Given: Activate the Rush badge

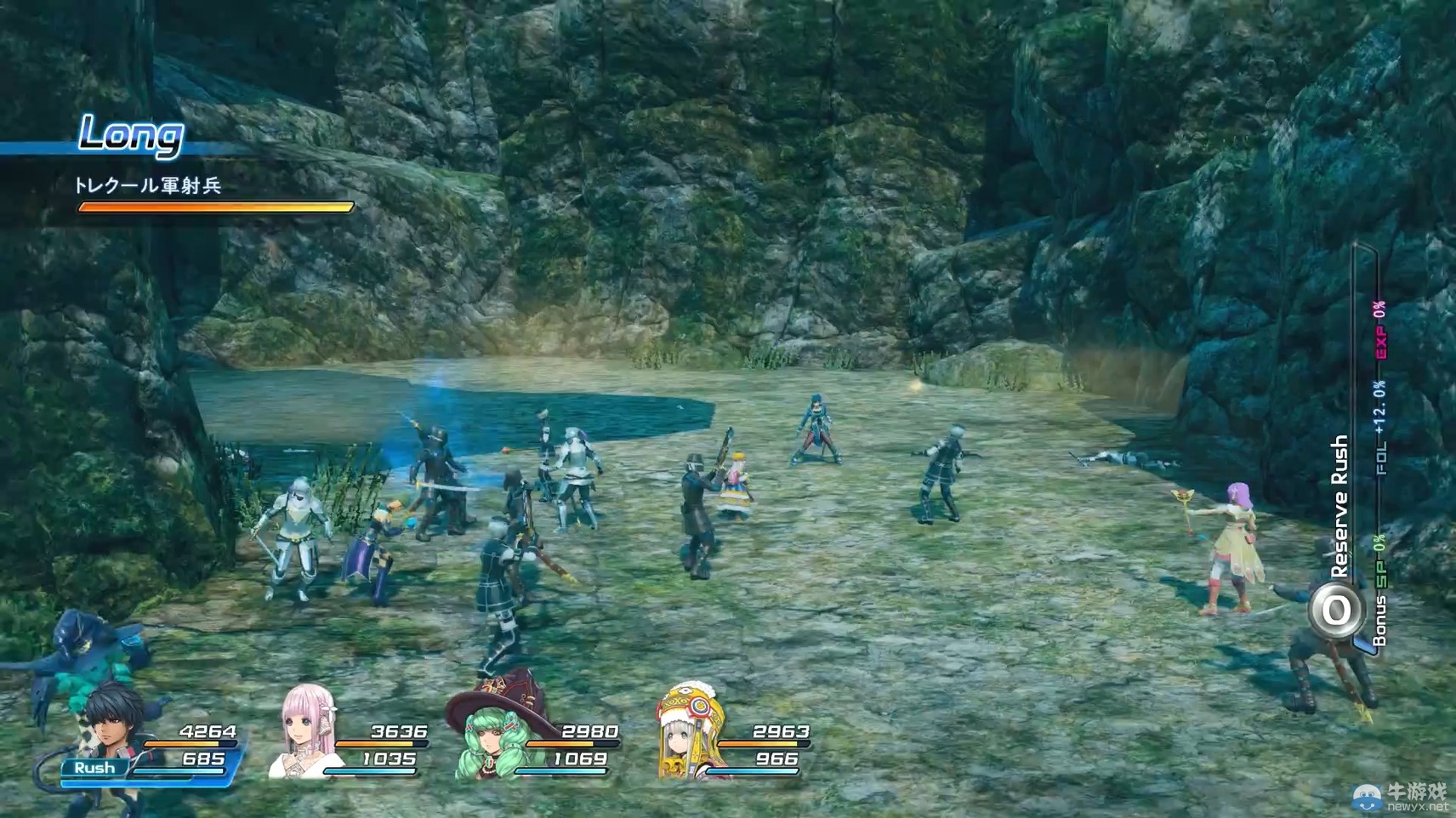Looking at the screenshot, I should tap(94, 768).
